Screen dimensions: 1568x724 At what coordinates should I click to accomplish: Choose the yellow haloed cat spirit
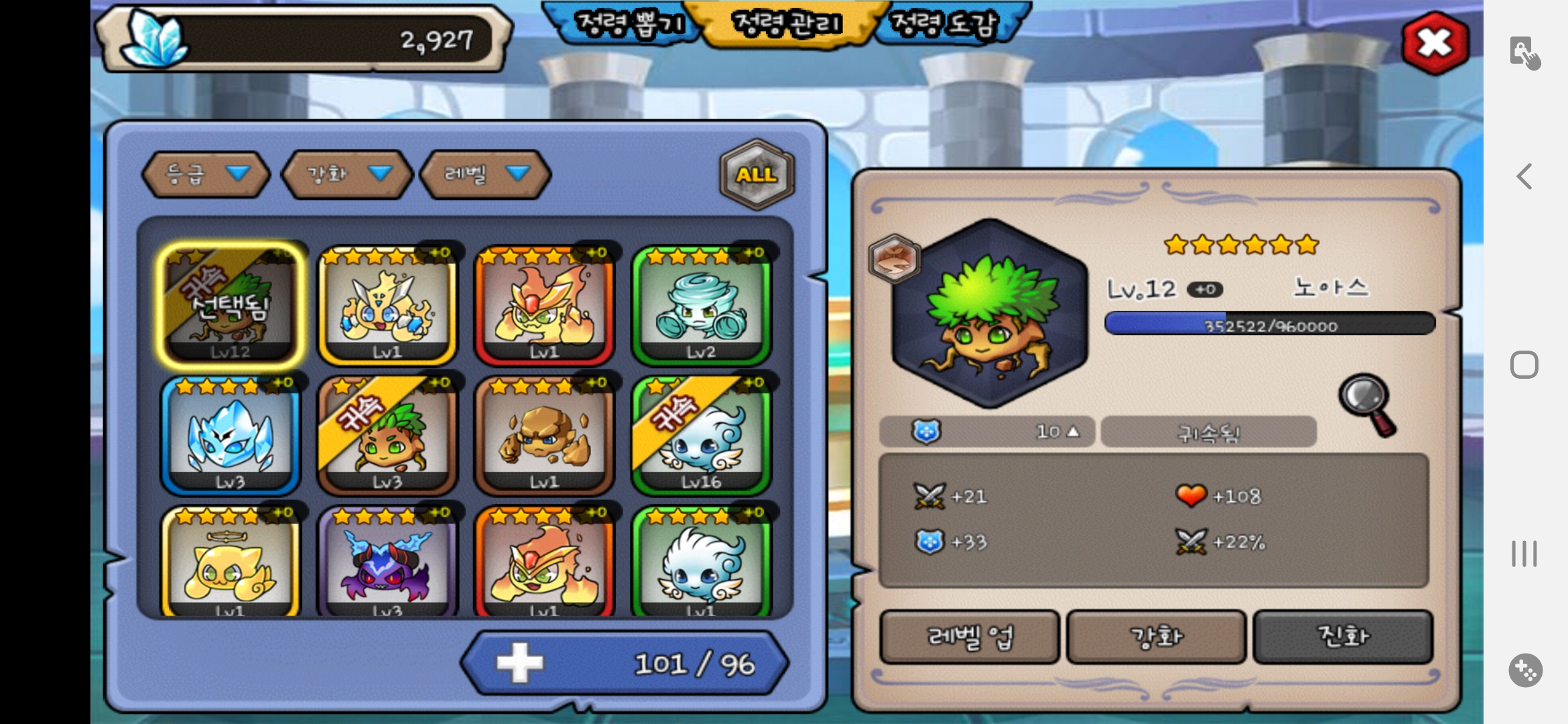click(231, 563)
